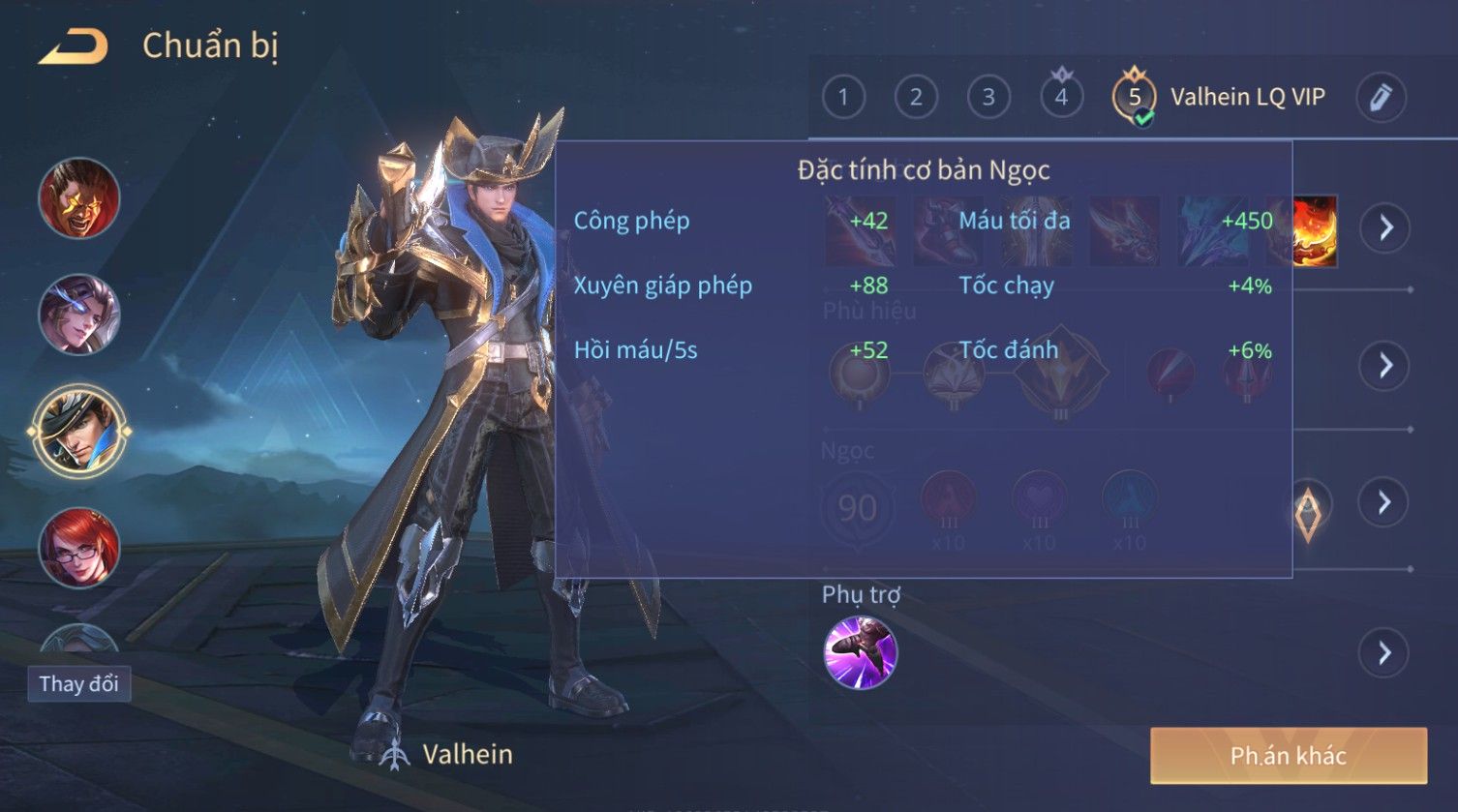Click the Thay đổi hero button
The image size is (1458, 812).
click(x=78, y=684)
